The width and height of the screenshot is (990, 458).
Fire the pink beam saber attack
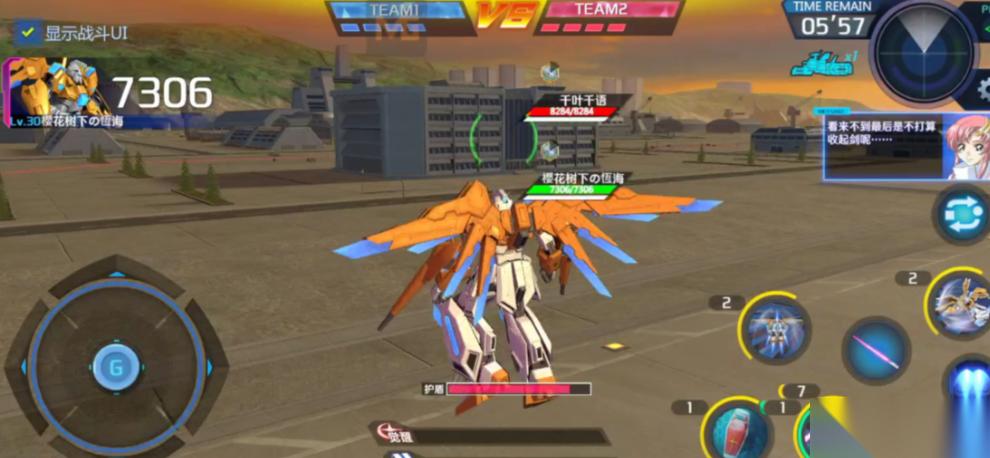[876, 351]
